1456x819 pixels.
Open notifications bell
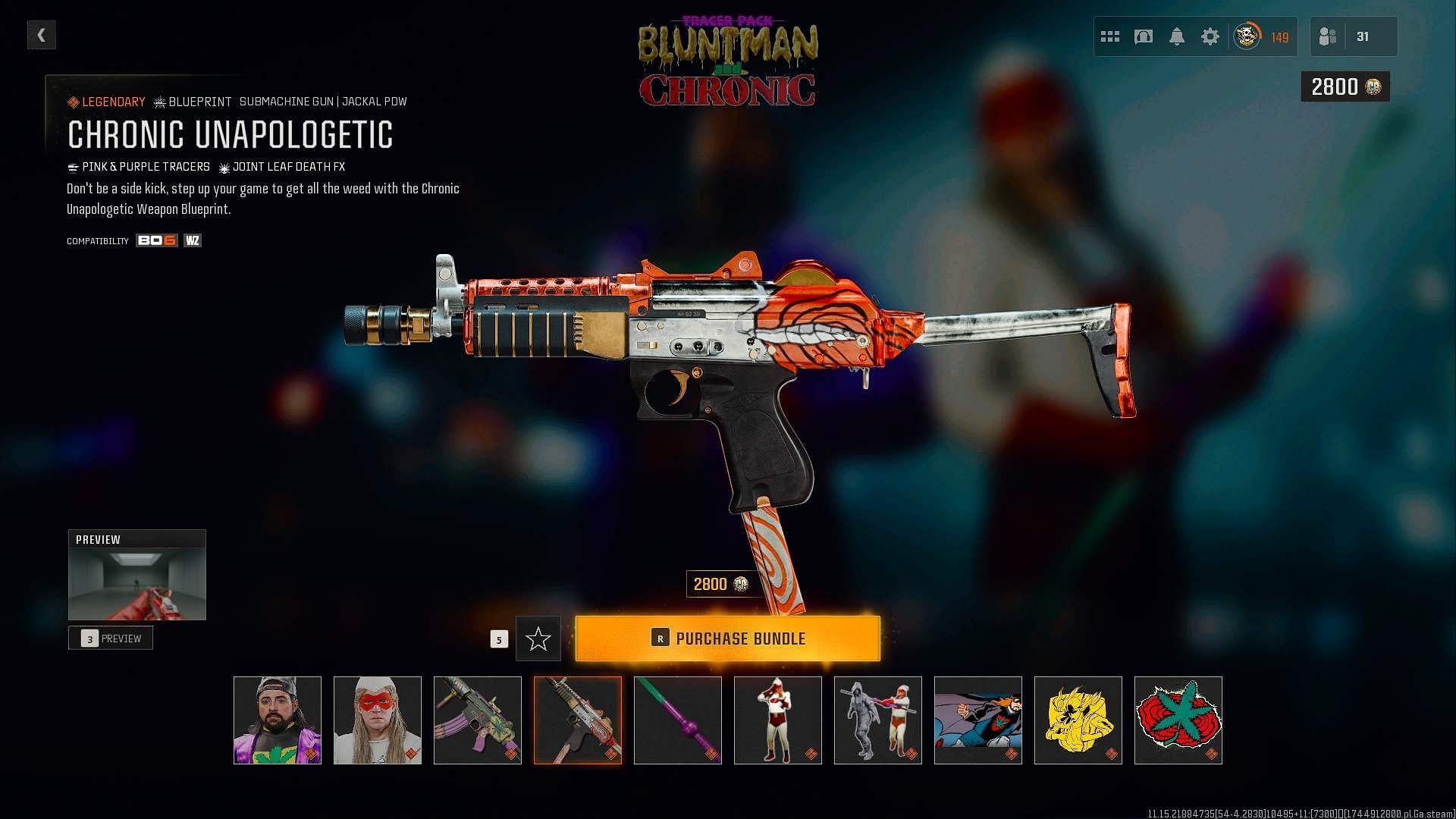pos(1176,36)
